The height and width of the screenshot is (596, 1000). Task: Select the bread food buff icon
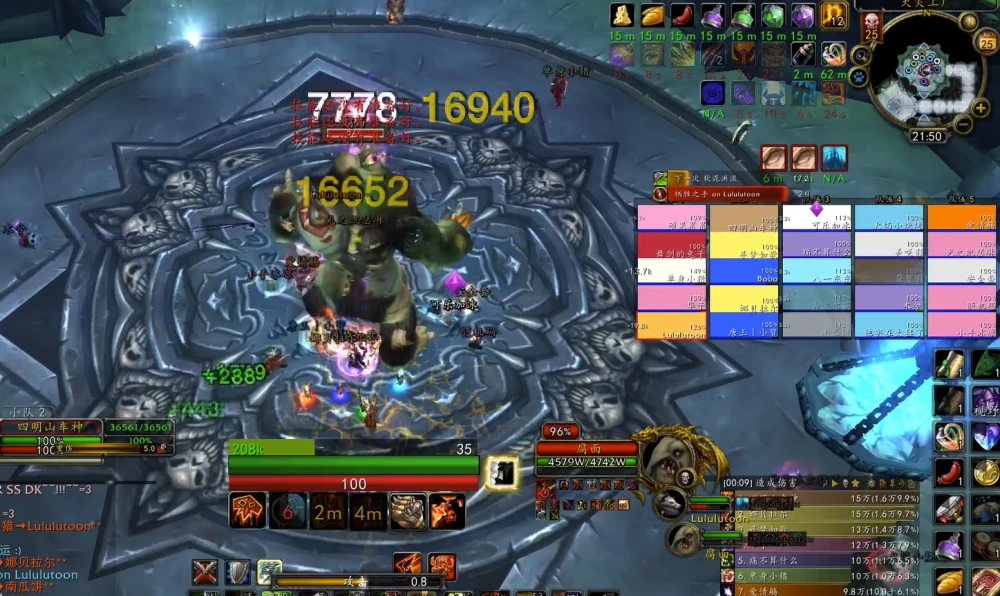point(652,15)
